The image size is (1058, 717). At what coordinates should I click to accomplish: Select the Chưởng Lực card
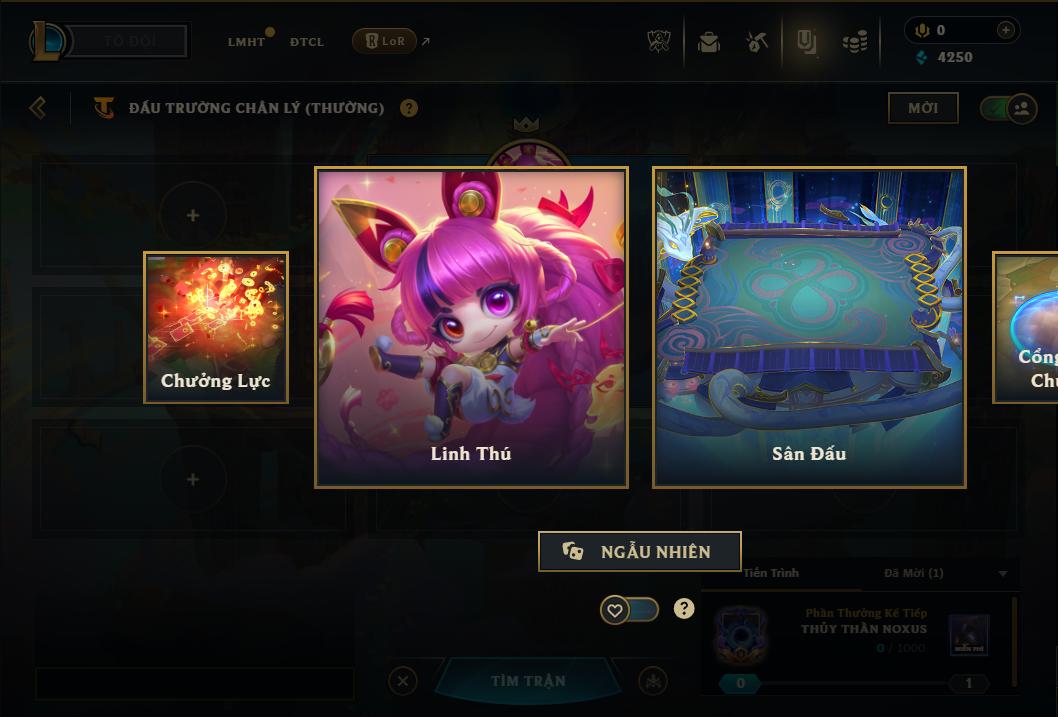point(216,327)
